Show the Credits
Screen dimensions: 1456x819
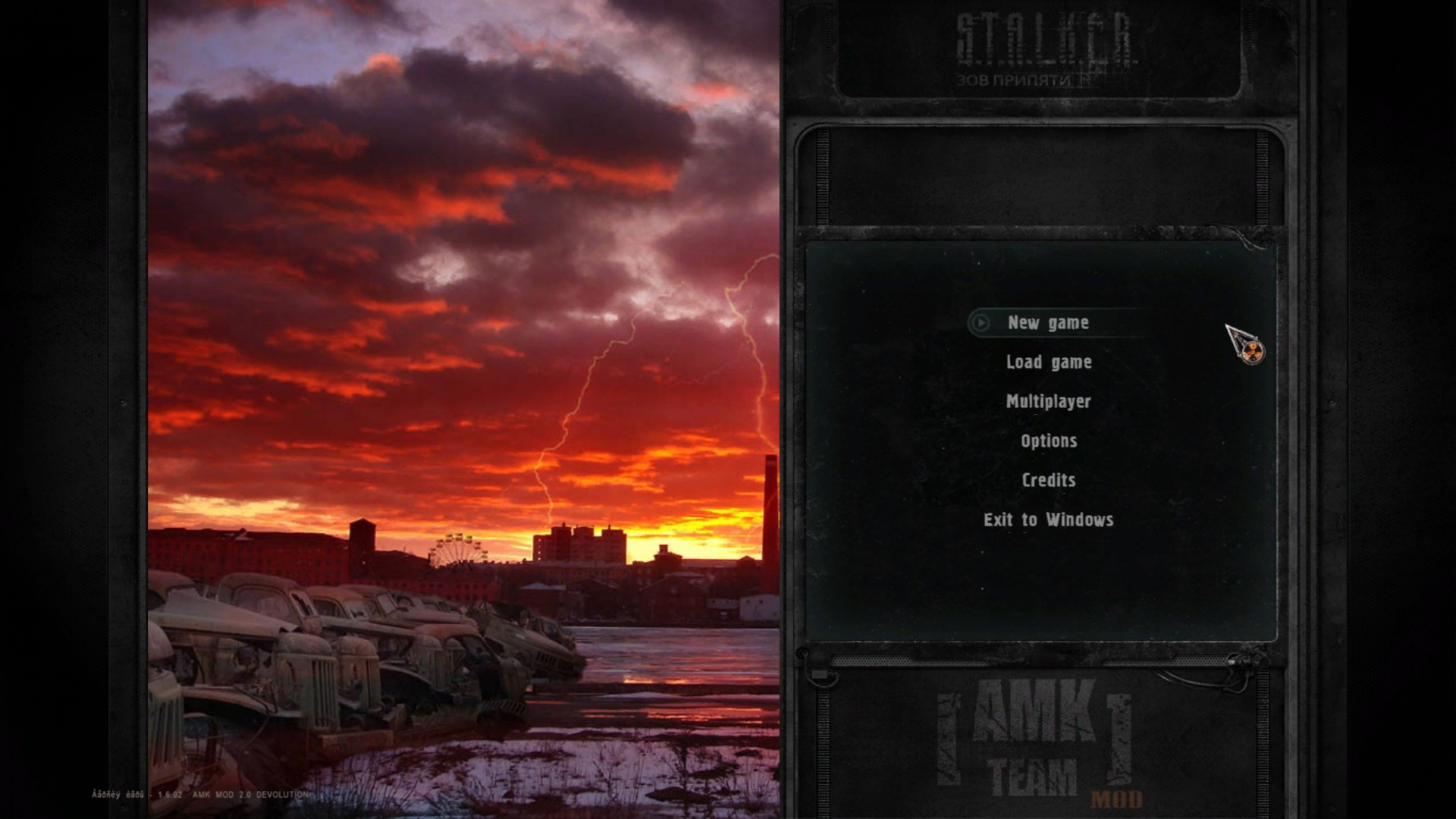tap(1049, 481)
